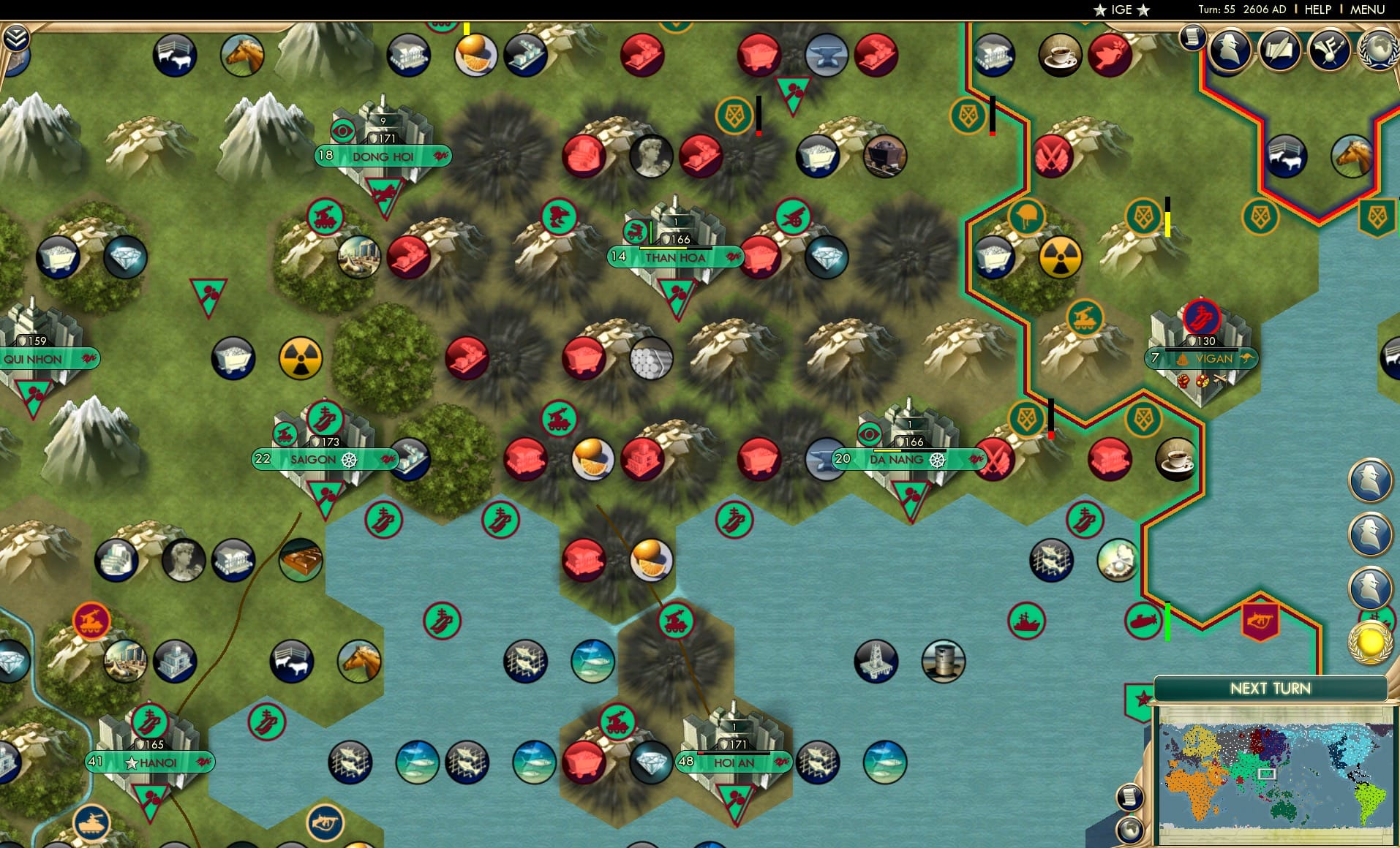Viewport: 1400px width, 848px height.
Task: Select the worker flag below Than Hoa
Action: pyautogui.click(x=676, y=295)
